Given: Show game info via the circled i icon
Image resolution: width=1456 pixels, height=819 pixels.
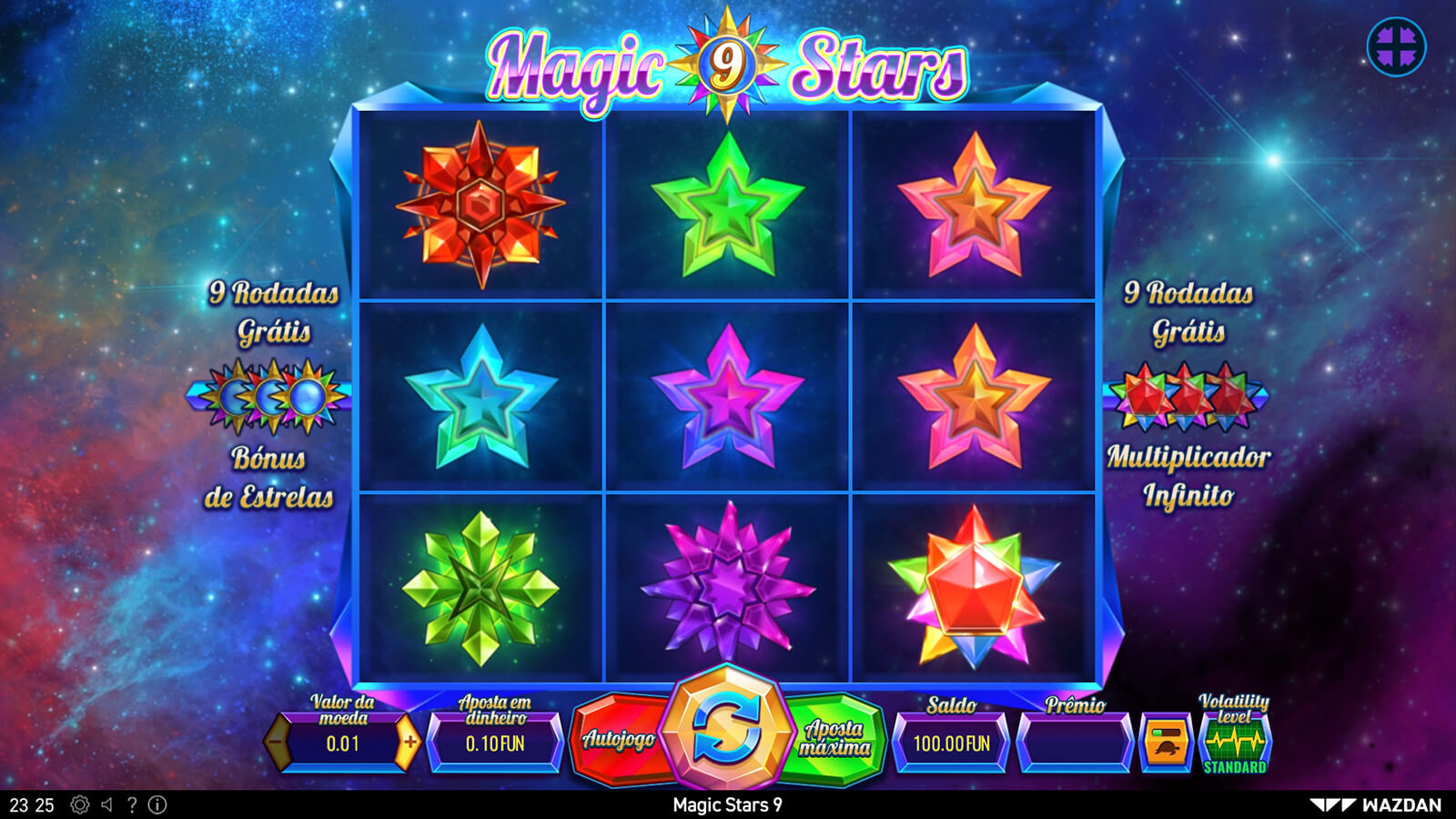Looking at the screenshot, I should pyautogui.click(x=157, y=805).
